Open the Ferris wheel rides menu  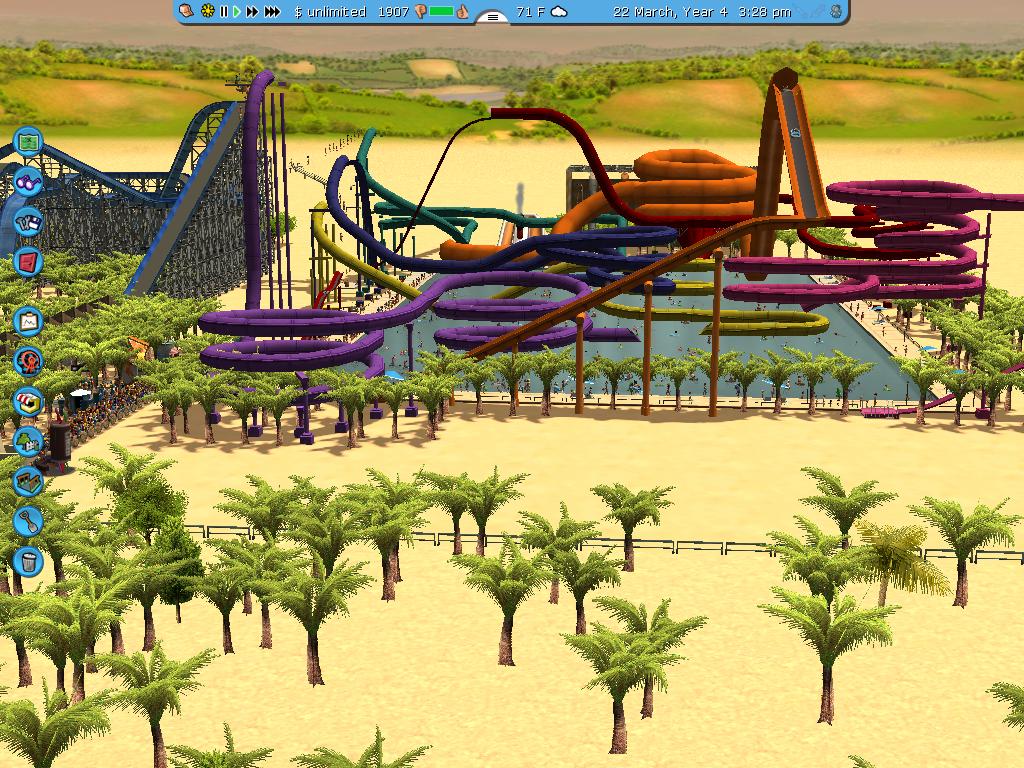(28, 361)
